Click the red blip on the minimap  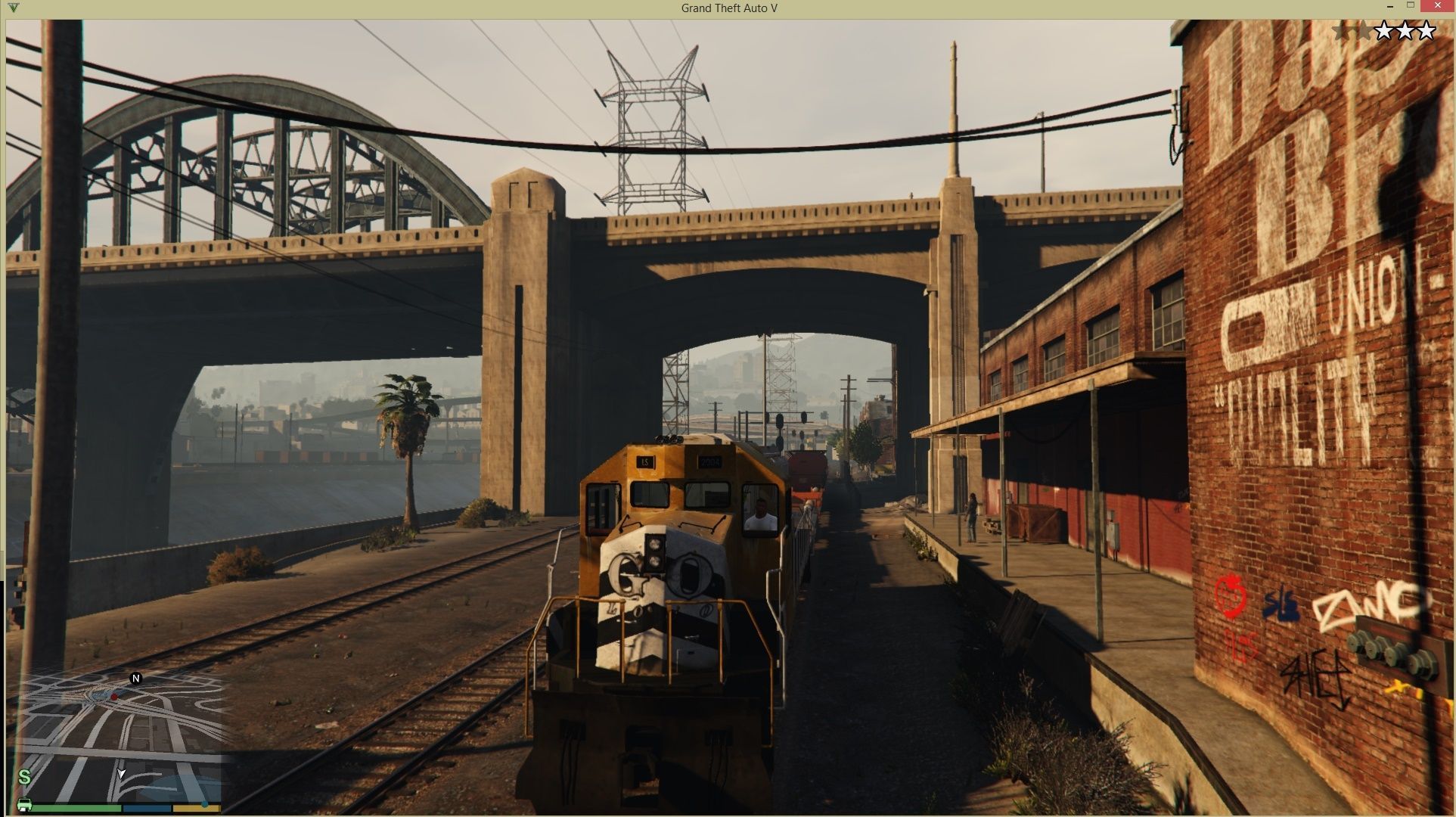(x=114, y=696)
